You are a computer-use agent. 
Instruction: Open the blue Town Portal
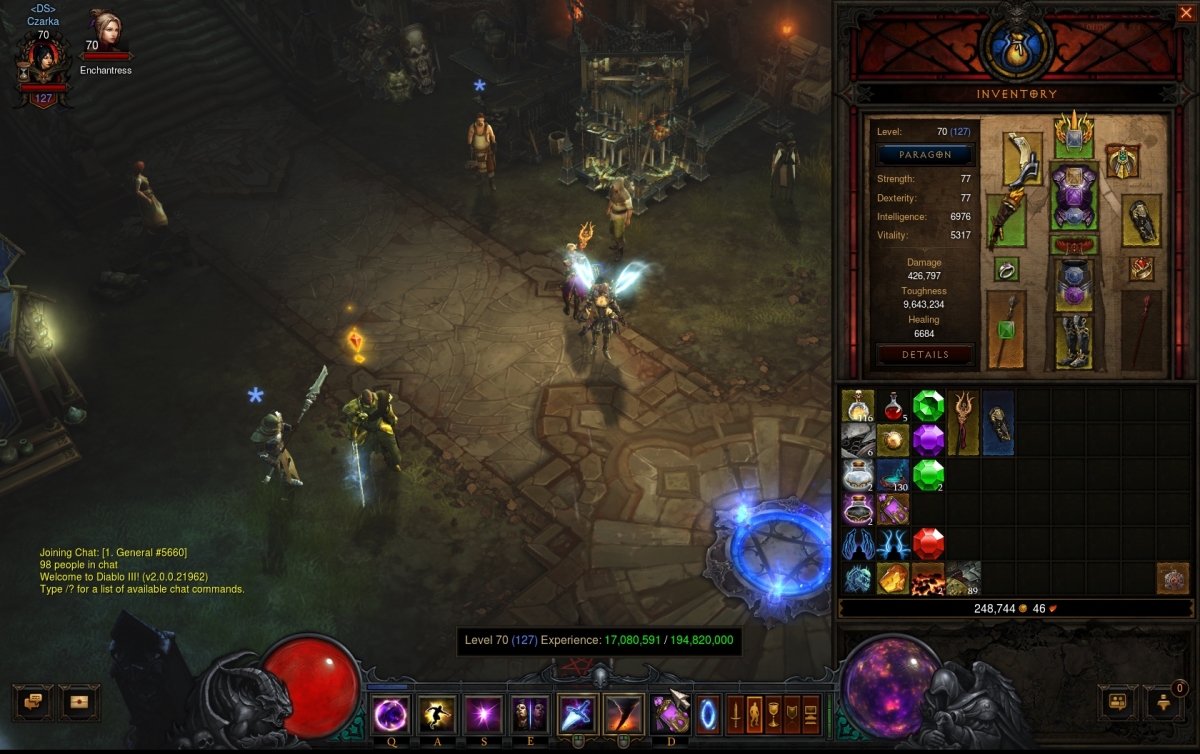coord(708,716)
